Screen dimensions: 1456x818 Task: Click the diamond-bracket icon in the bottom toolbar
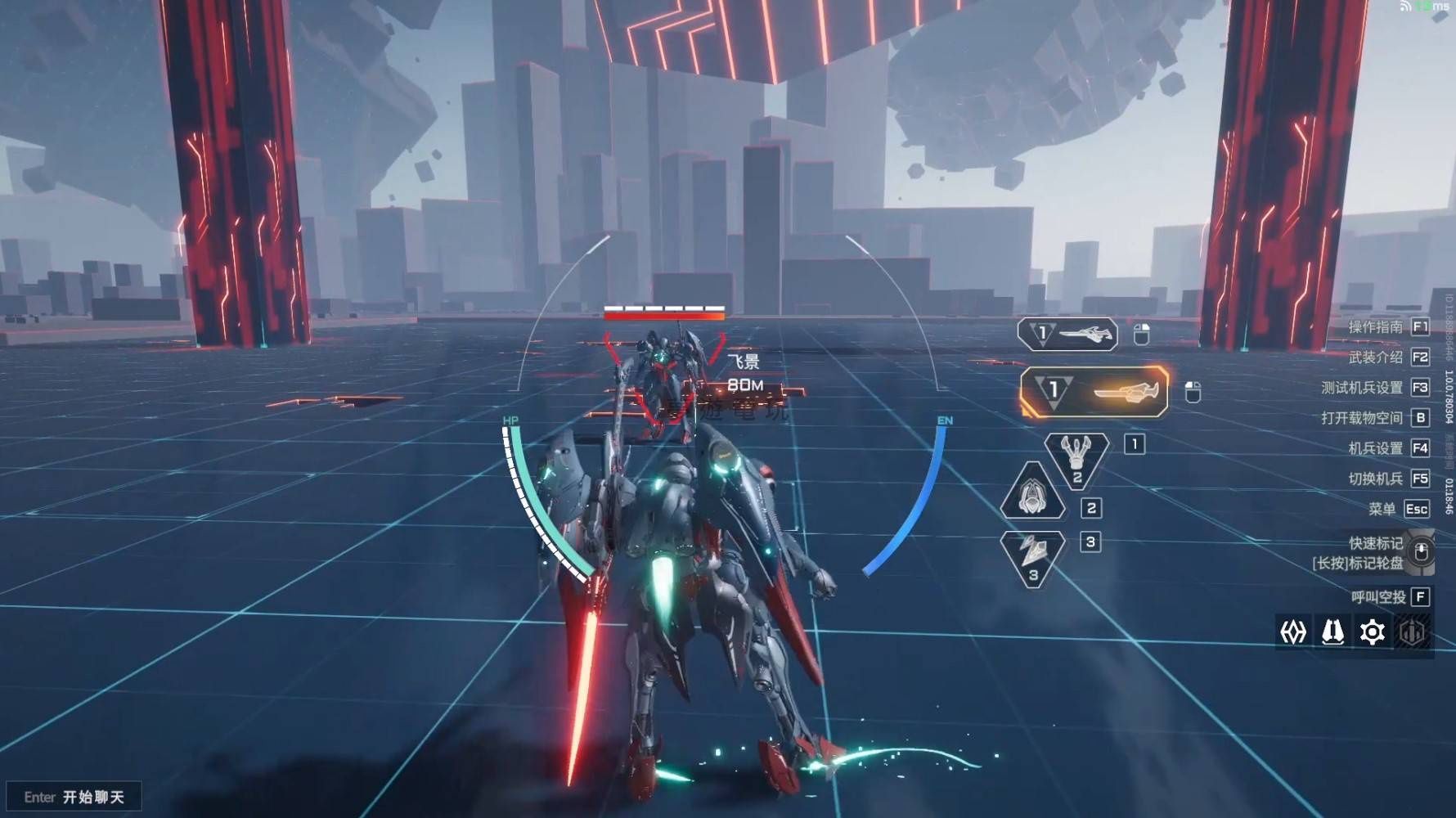pyautogui.click(x=1293, y=632)
